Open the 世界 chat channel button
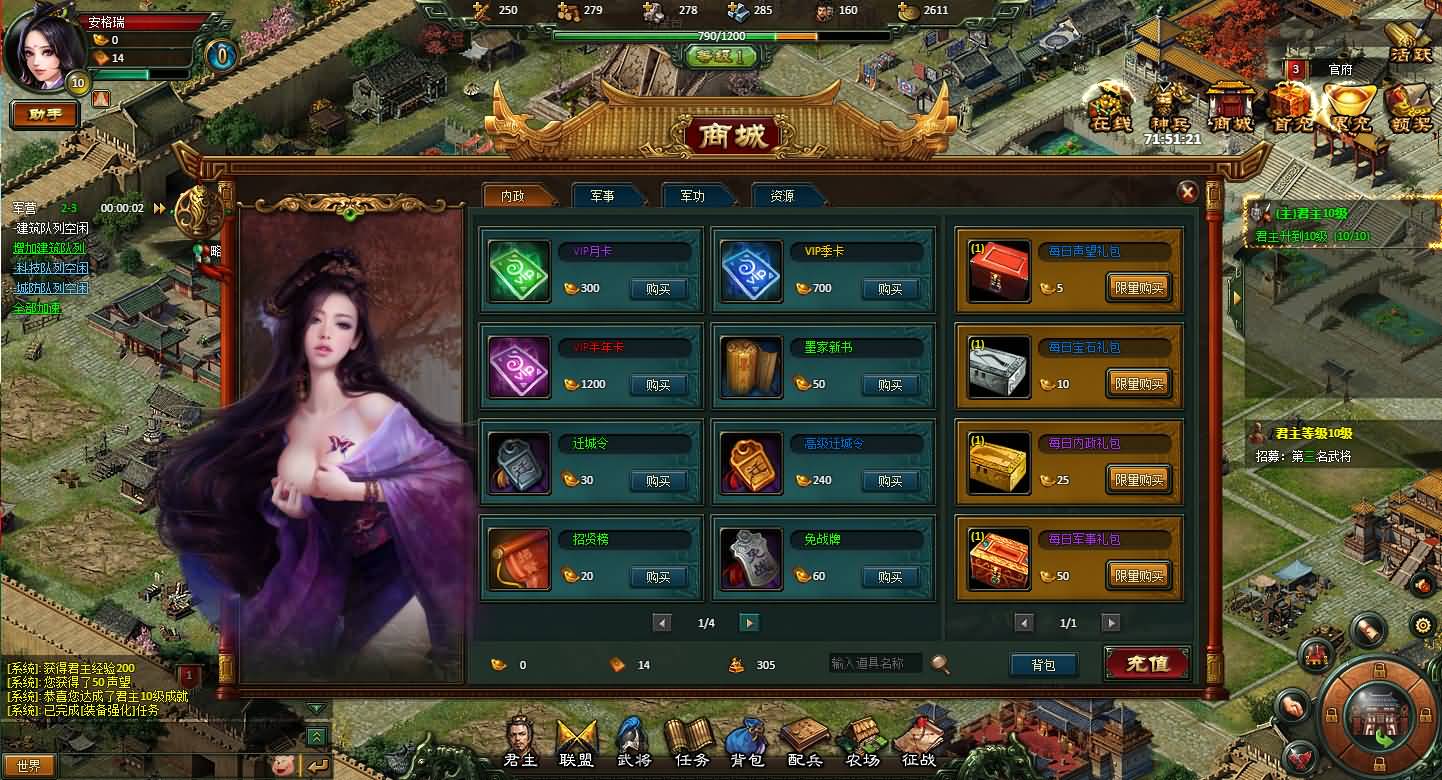1442x780 pixels. click(x=28, y=766)
